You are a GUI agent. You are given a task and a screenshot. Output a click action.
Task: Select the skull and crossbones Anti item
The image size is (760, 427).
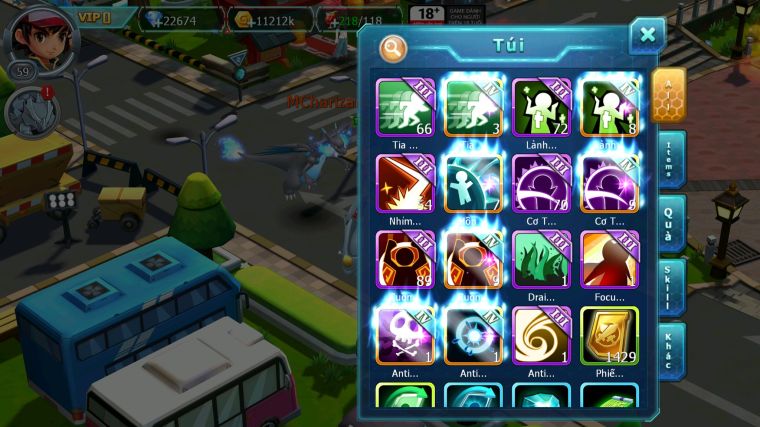pos(404,335)
